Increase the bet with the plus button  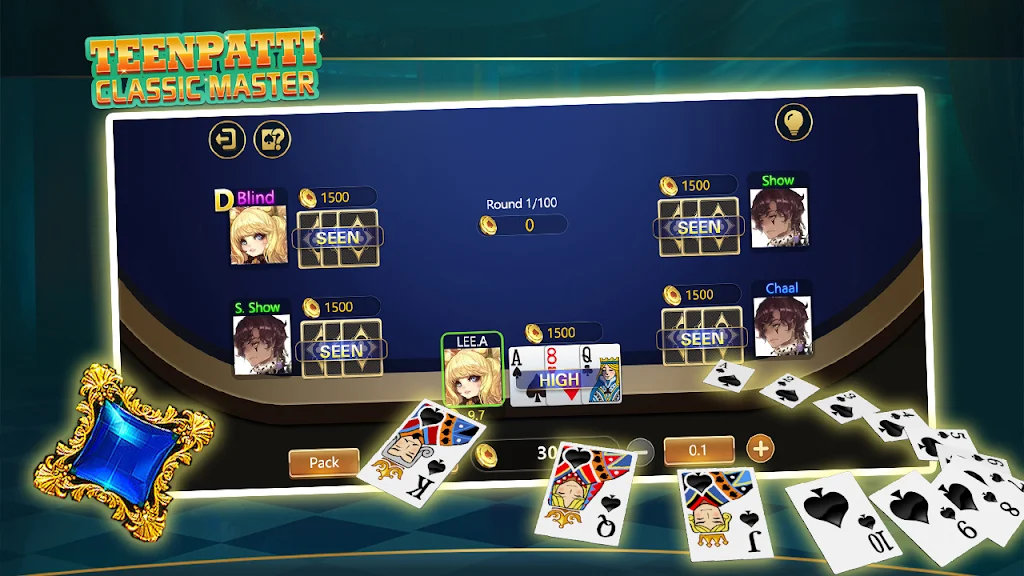[x=761, y=448]
